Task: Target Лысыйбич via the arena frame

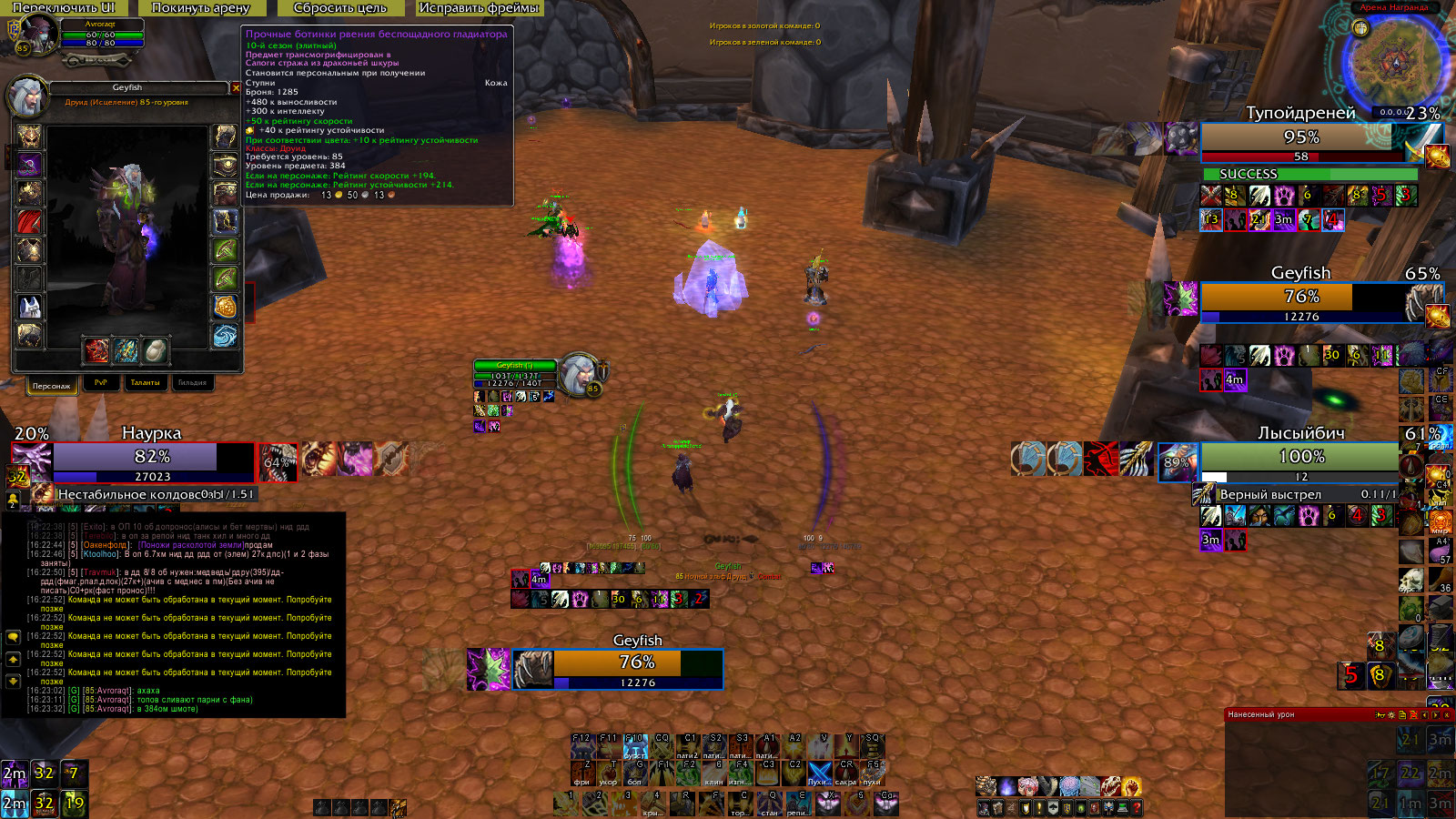Action: (x=1301, y=457)
